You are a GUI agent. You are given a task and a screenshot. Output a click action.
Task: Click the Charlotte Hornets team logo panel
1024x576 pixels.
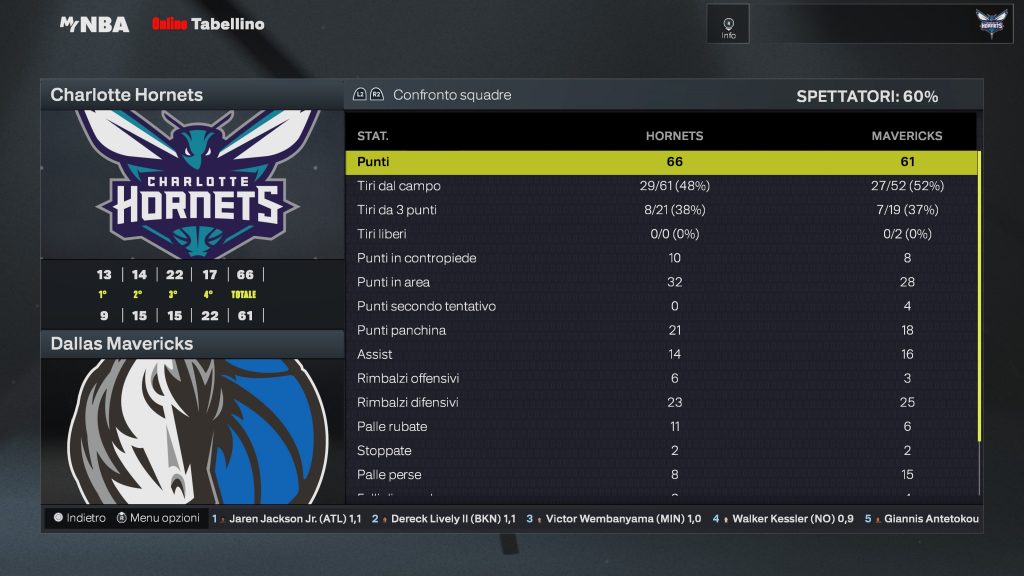192,185
